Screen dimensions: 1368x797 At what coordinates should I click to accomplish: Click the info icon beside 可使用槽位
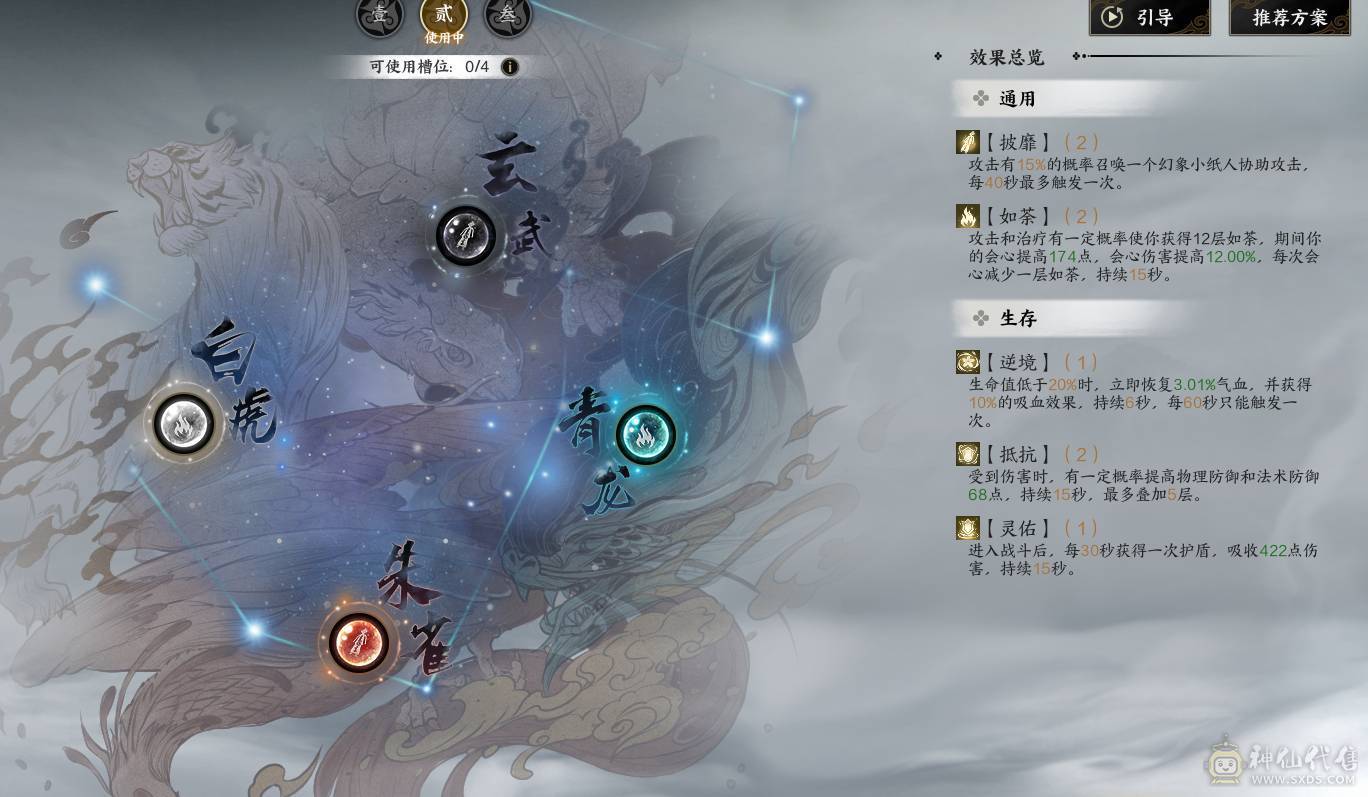coord(509,66)
